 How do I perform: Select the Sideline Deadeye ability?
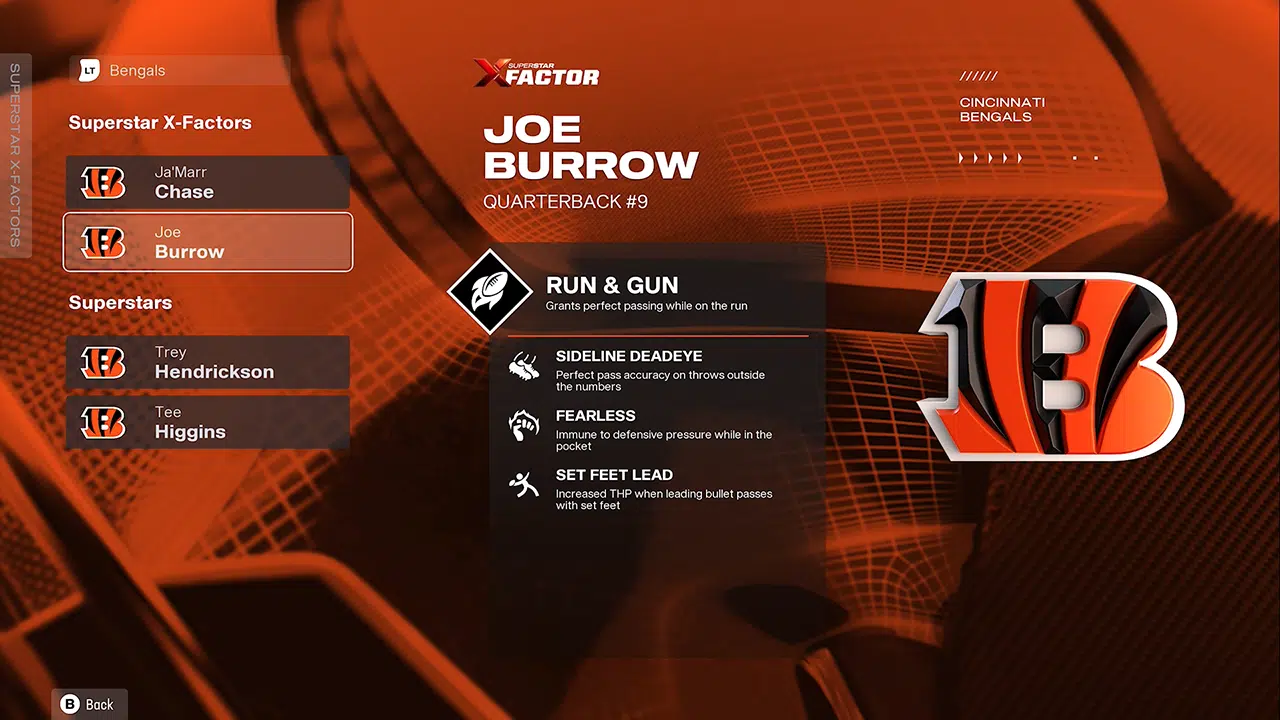click(x=650, y=370)
